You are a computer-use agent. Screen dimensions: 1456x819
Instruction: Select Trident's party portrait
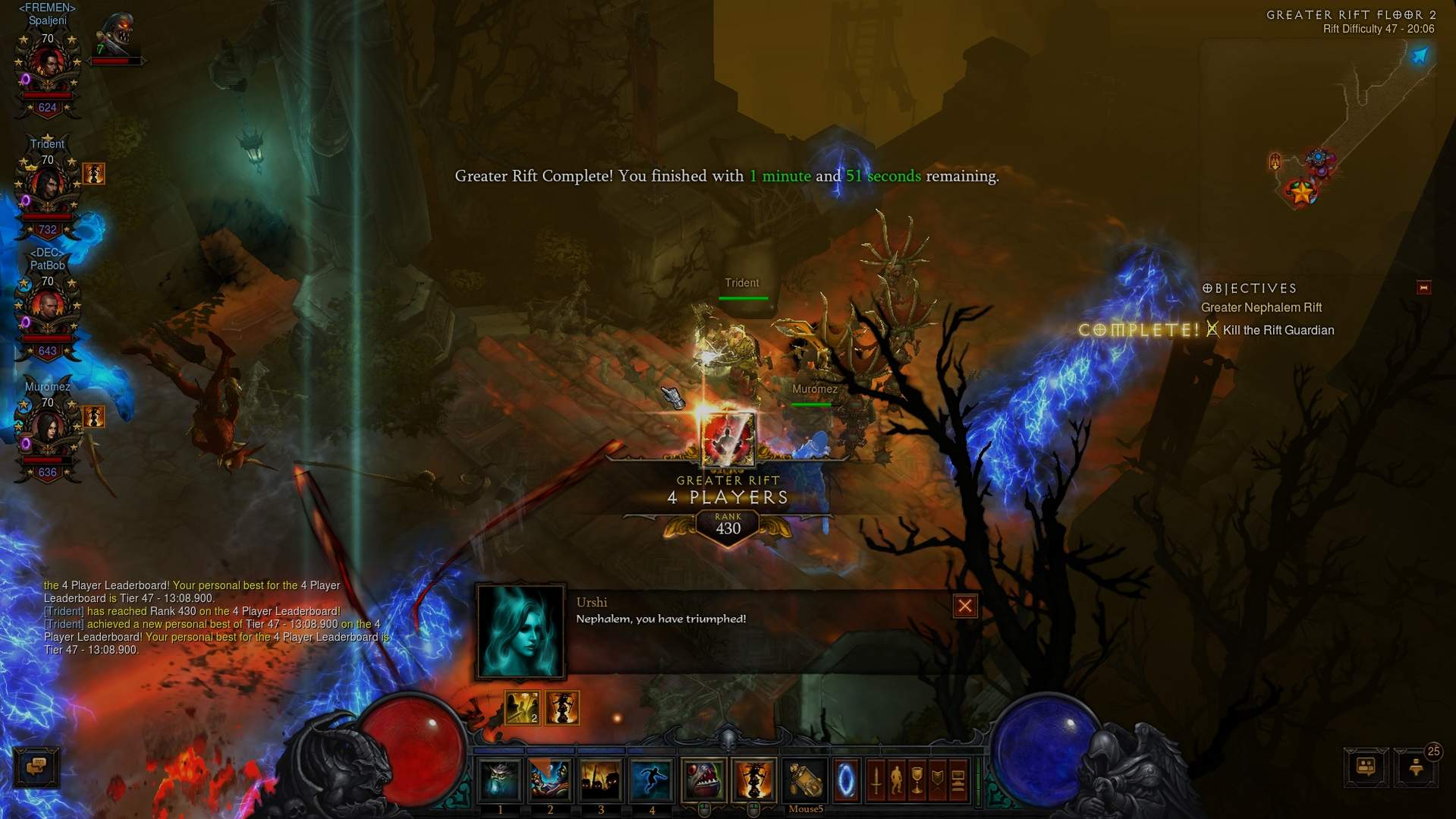[47, 187]
